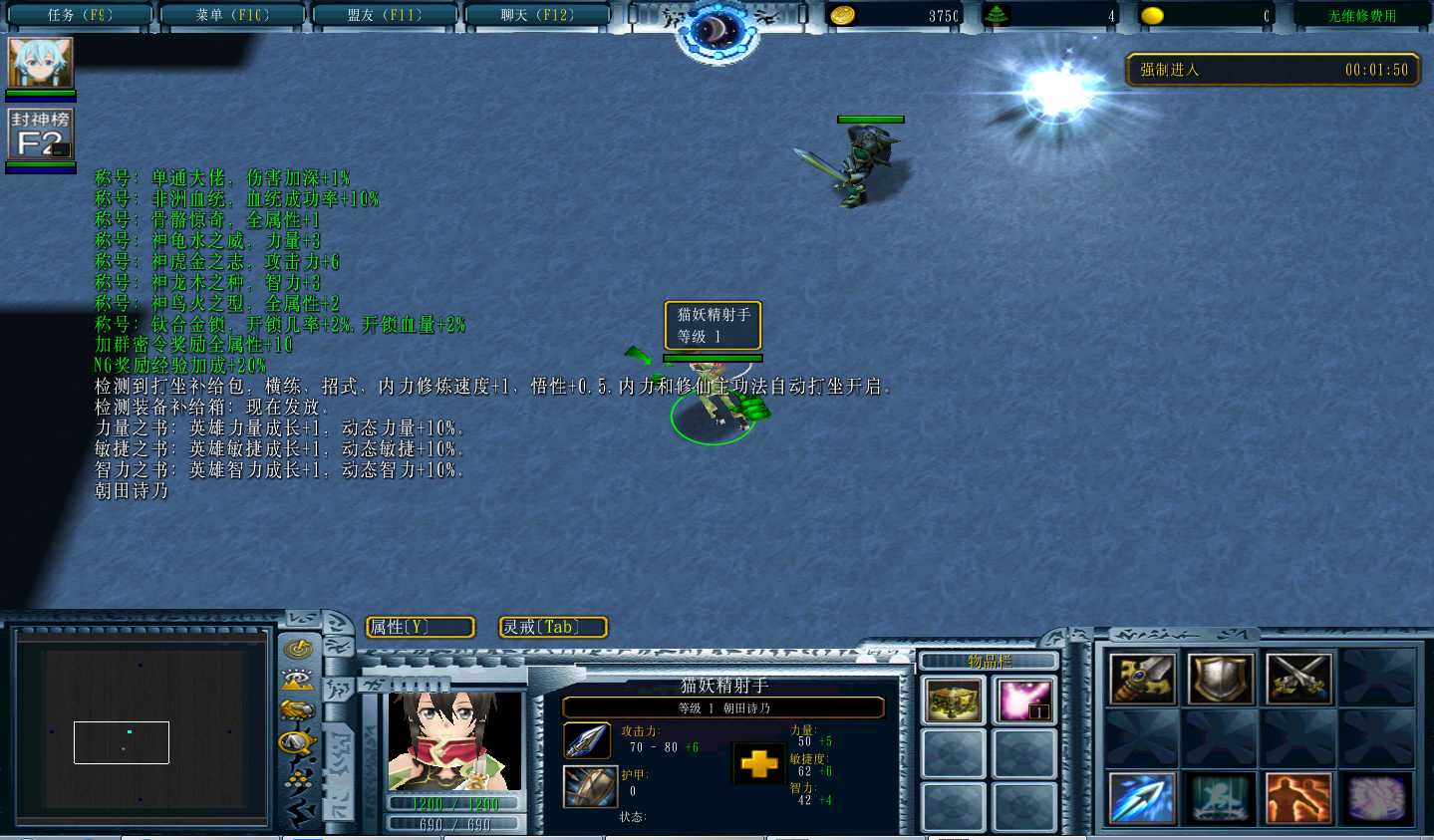Image resolution: width=1434 pixels, height=840 pixels.
Task: Click the Move command boot icon
Action: (1142, 679)
